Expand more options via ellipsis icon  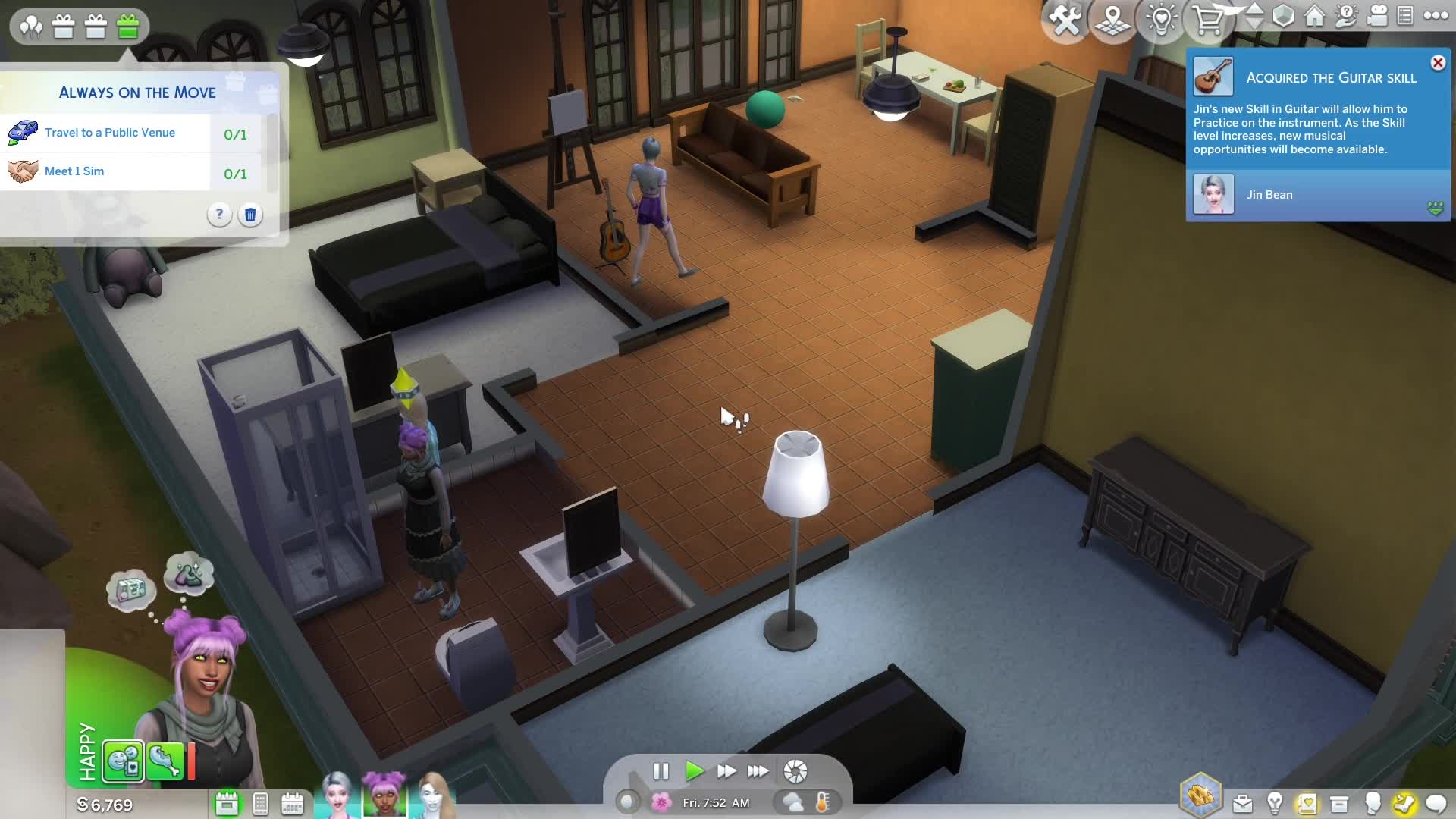[x=1436, y=17]
